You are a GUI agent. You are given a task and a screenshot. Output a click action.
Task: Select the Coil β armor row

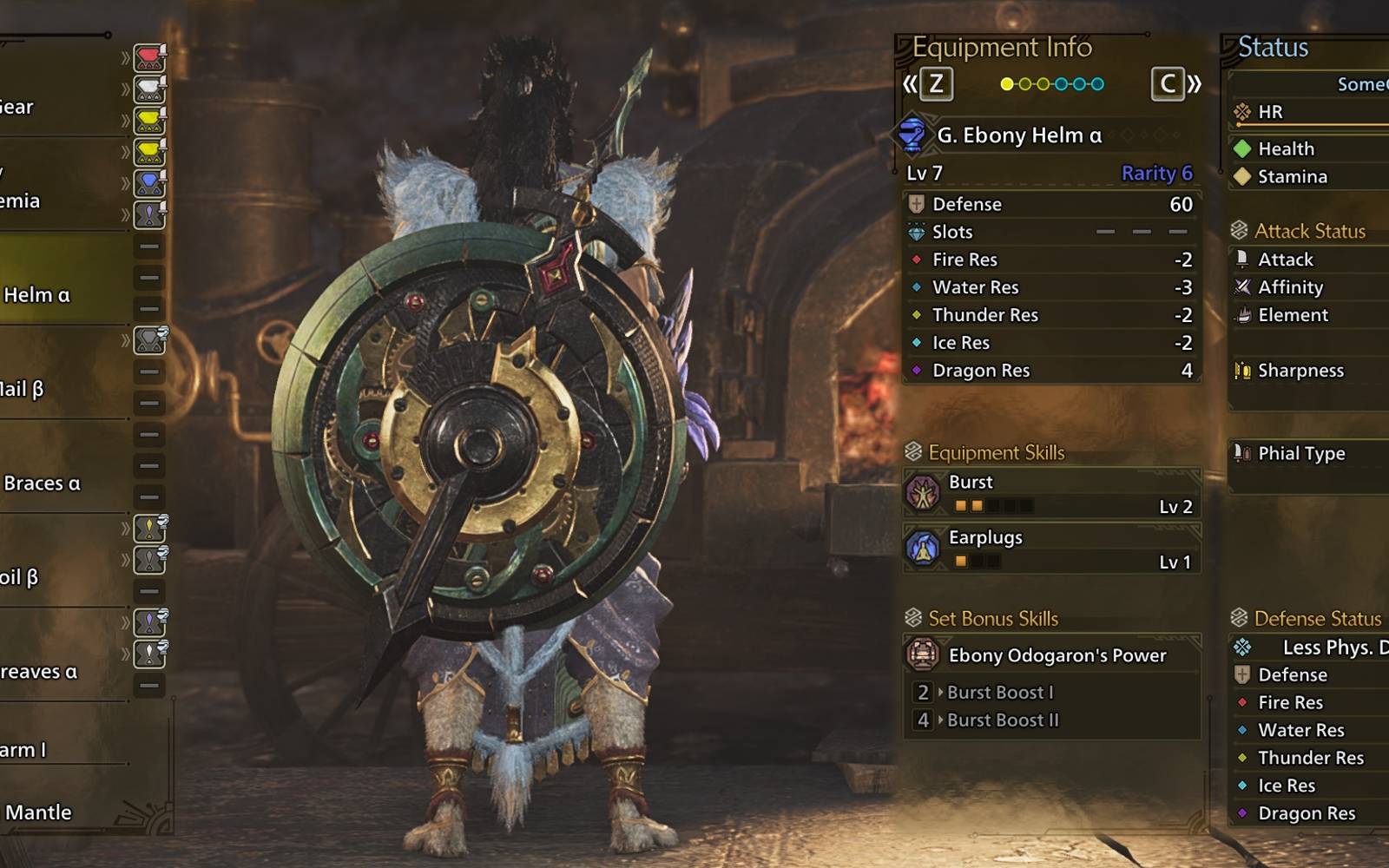(21, 577)
